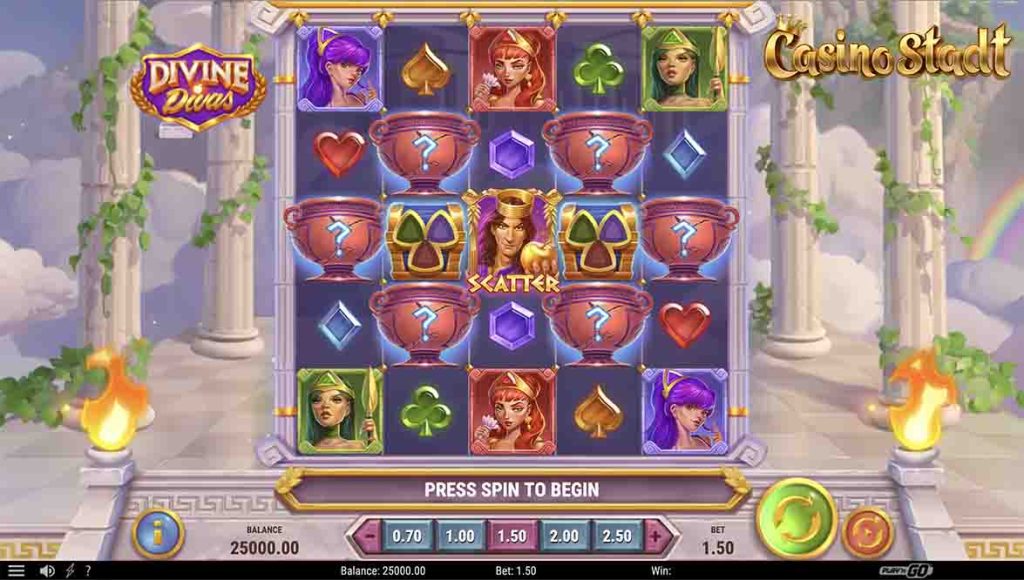Spin the reels with the green button
Viewport: 1024px width, 580px height.
796,518
